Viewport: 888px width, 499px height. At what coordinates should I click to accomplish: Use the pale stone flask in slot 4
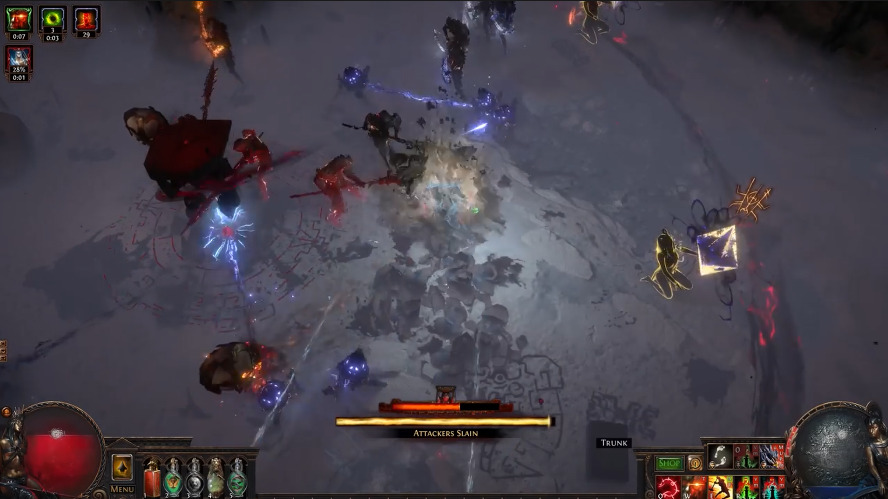tap(216, 476)
